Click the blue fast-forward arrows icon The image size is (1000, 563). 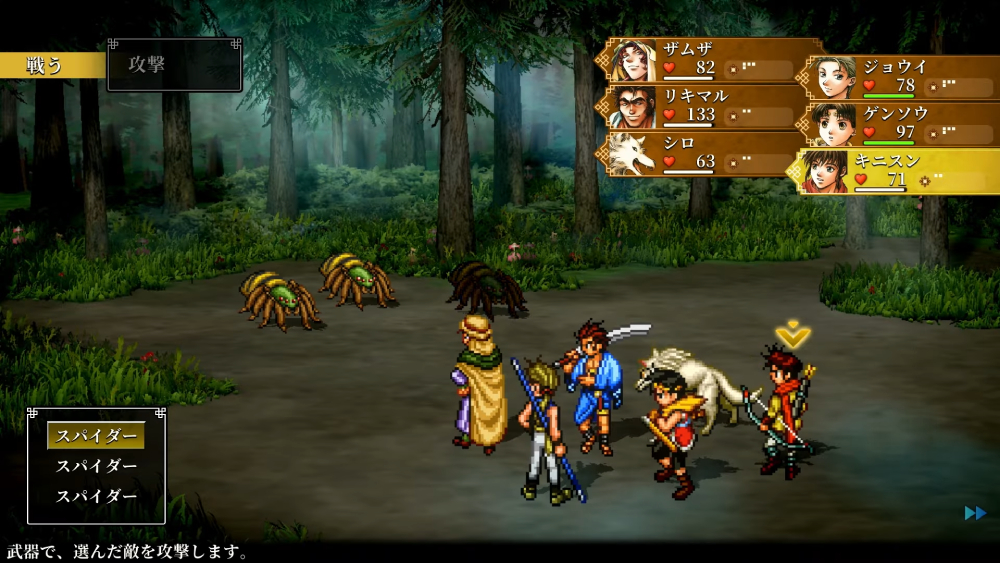click(x=975, y=513)
